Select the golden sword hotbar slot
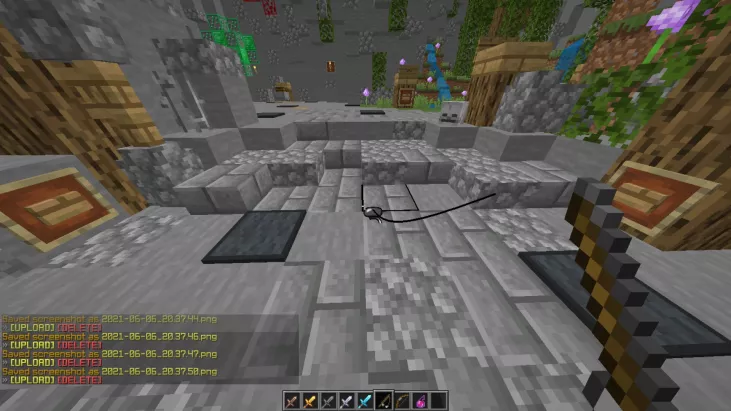Image resolution: width=731 pixels, height=411 pixels. 311,400
